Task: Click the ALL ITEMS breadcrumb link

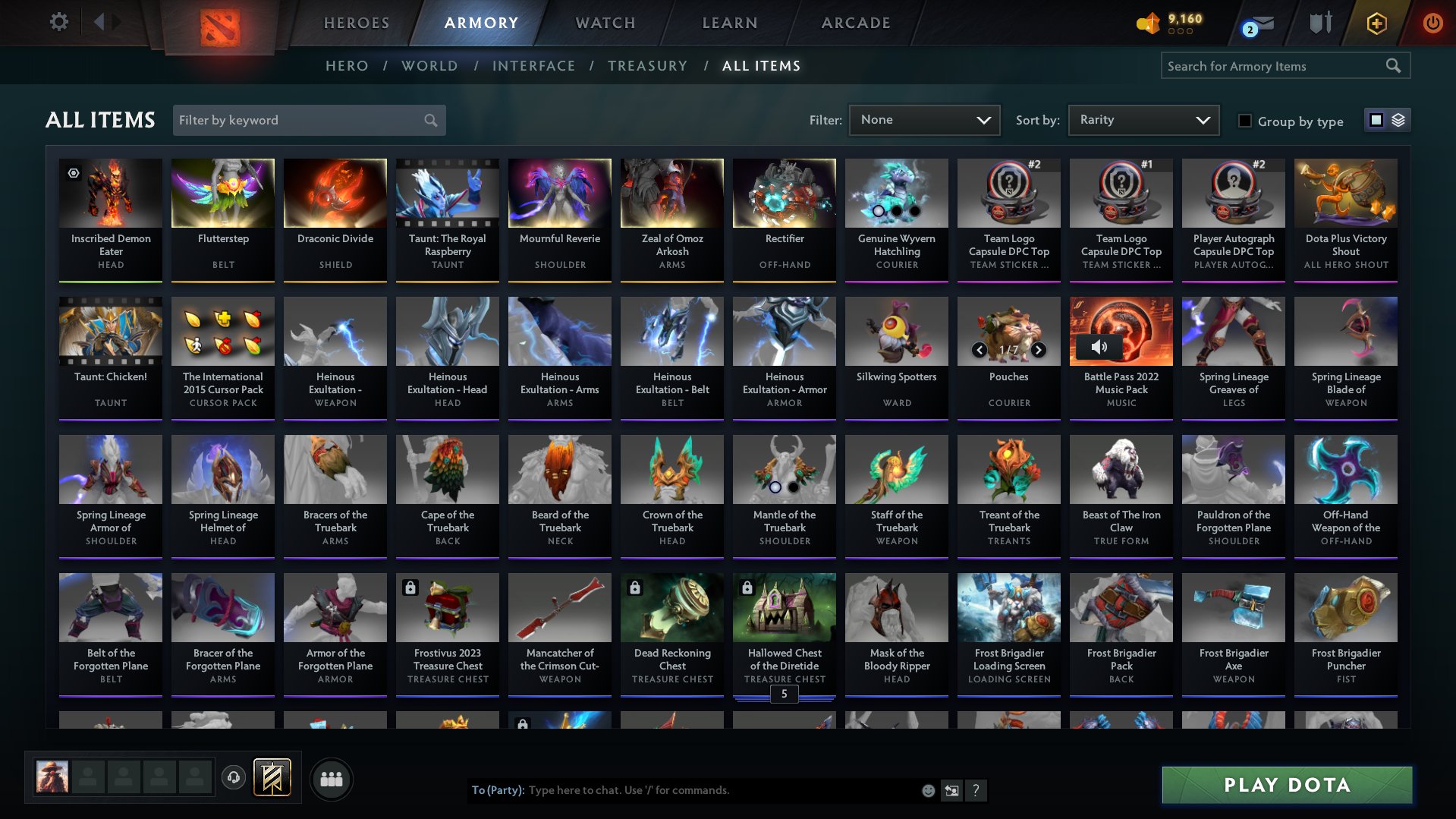Action: [762, 66]
